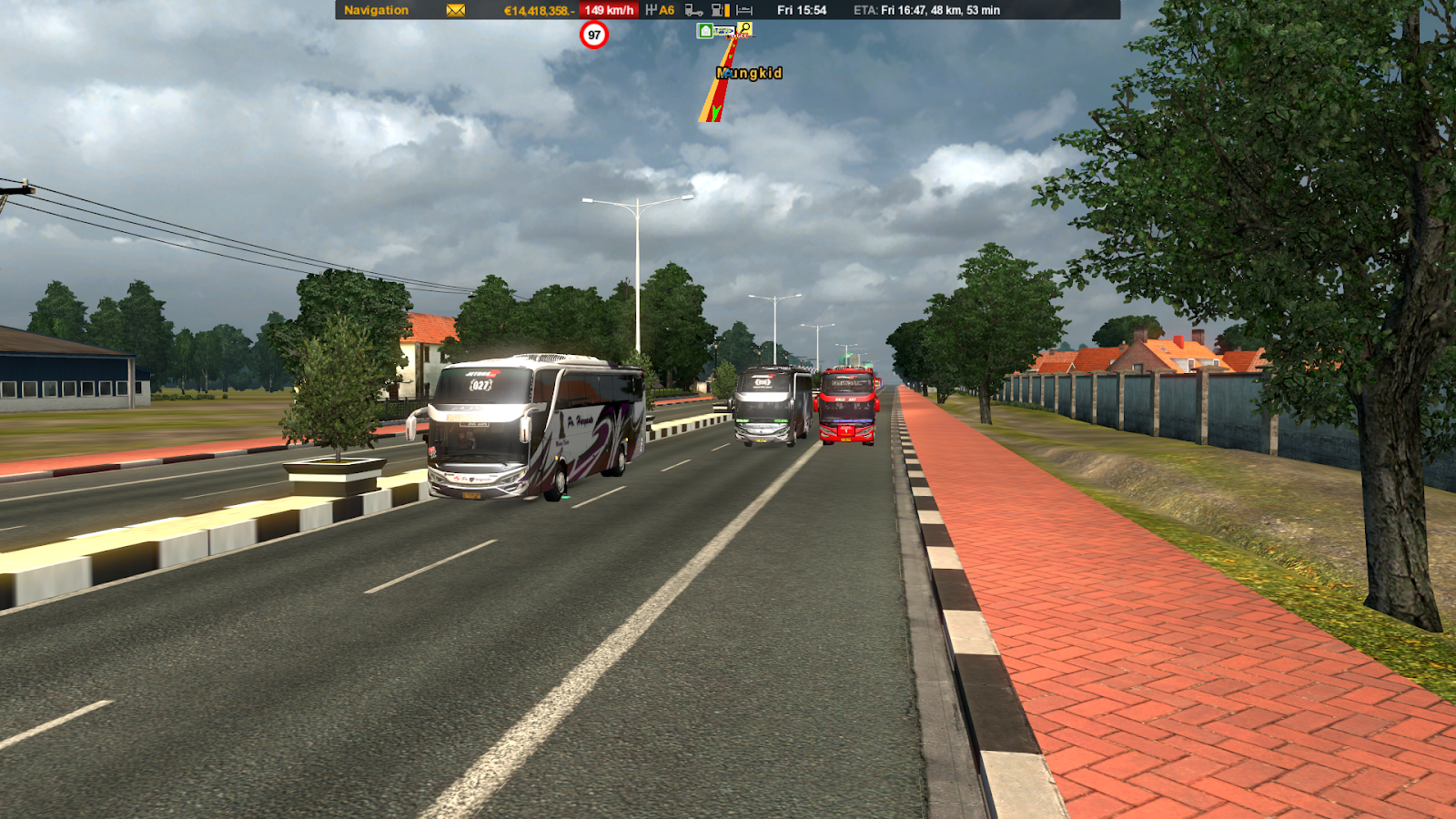Click the yellow magnifier marker on the map
The width and height of the screenshot is (1456, 819).
click(744, 29)
